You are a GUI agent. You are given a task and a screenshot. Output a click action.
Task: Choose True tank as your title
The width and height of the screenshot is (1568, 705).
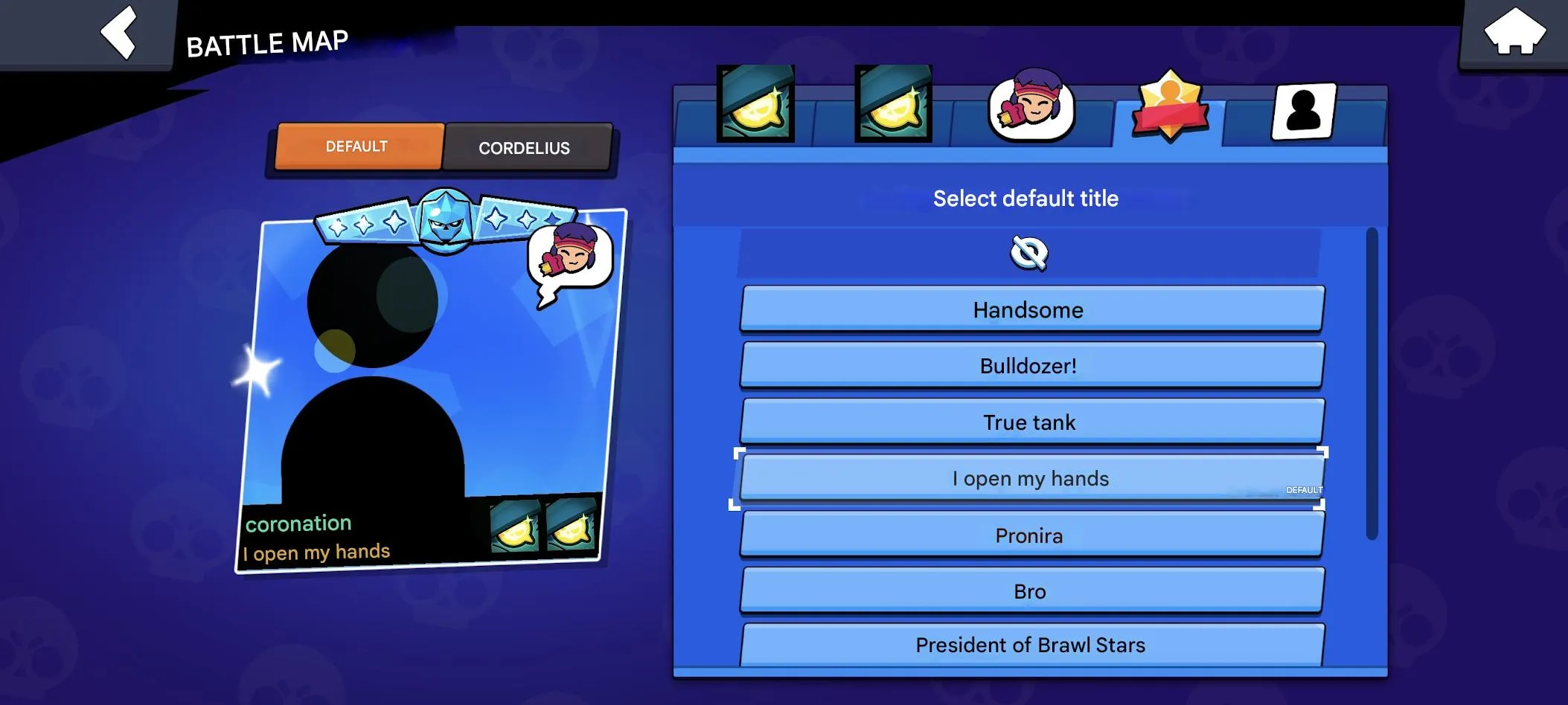pos(1031,422)
